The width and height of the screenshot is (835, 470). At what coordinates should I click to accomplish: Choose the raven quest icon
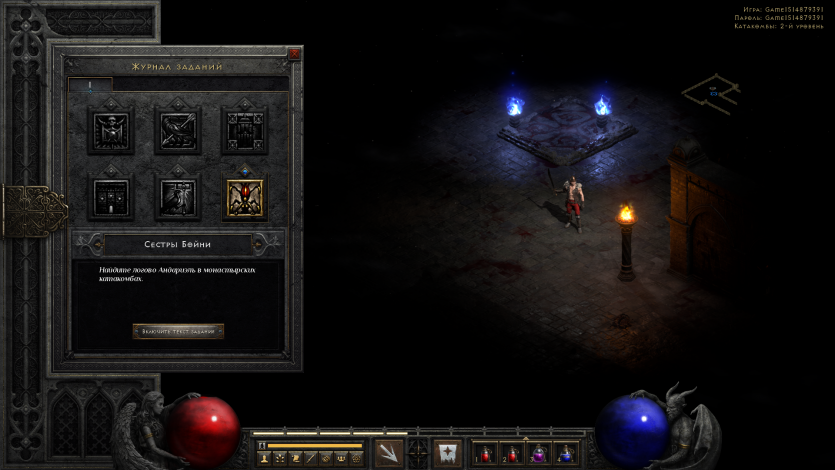click(x=178, y=131)
